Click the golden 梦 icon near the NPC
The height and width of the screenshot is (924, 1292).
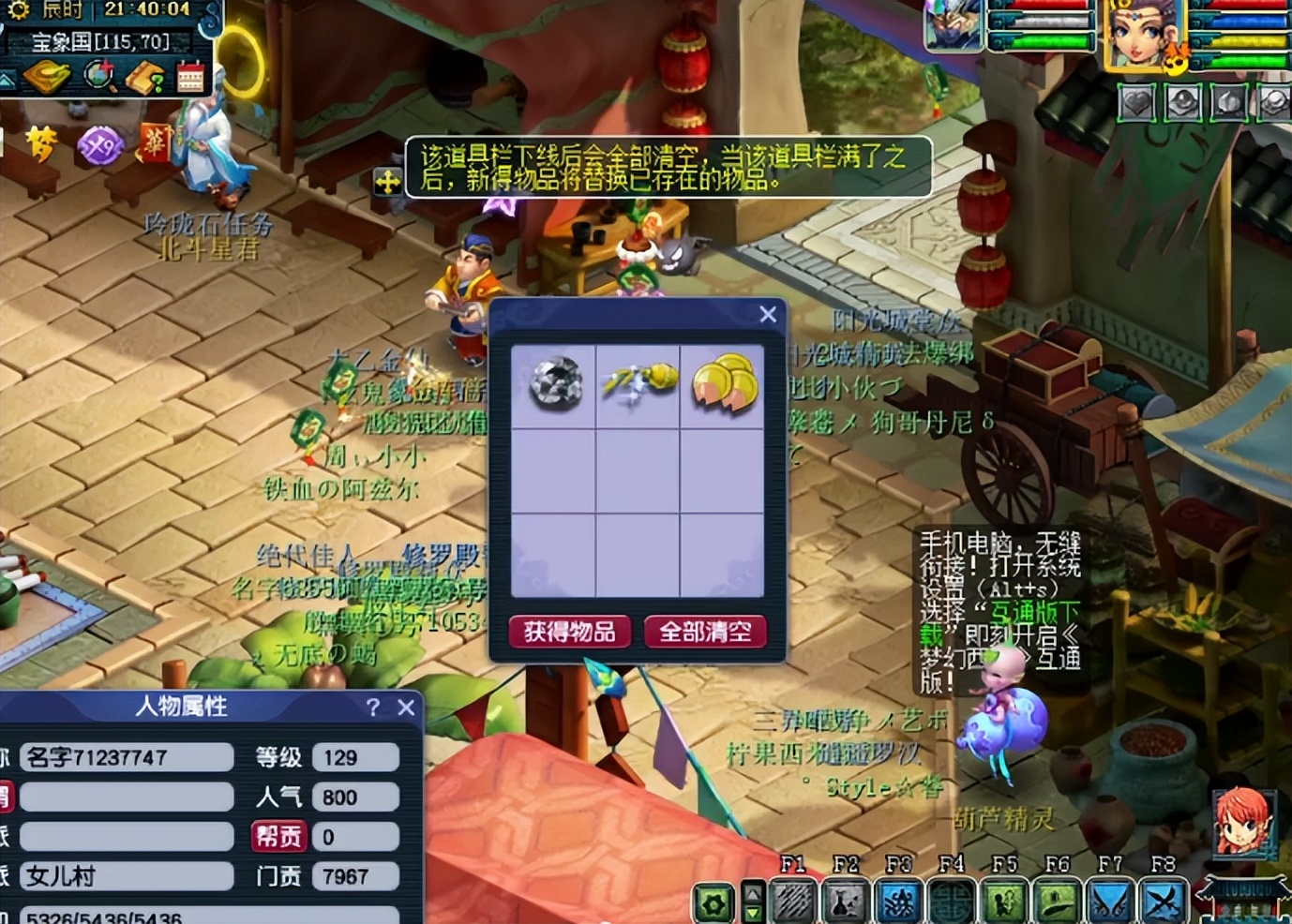pos(44,144)
